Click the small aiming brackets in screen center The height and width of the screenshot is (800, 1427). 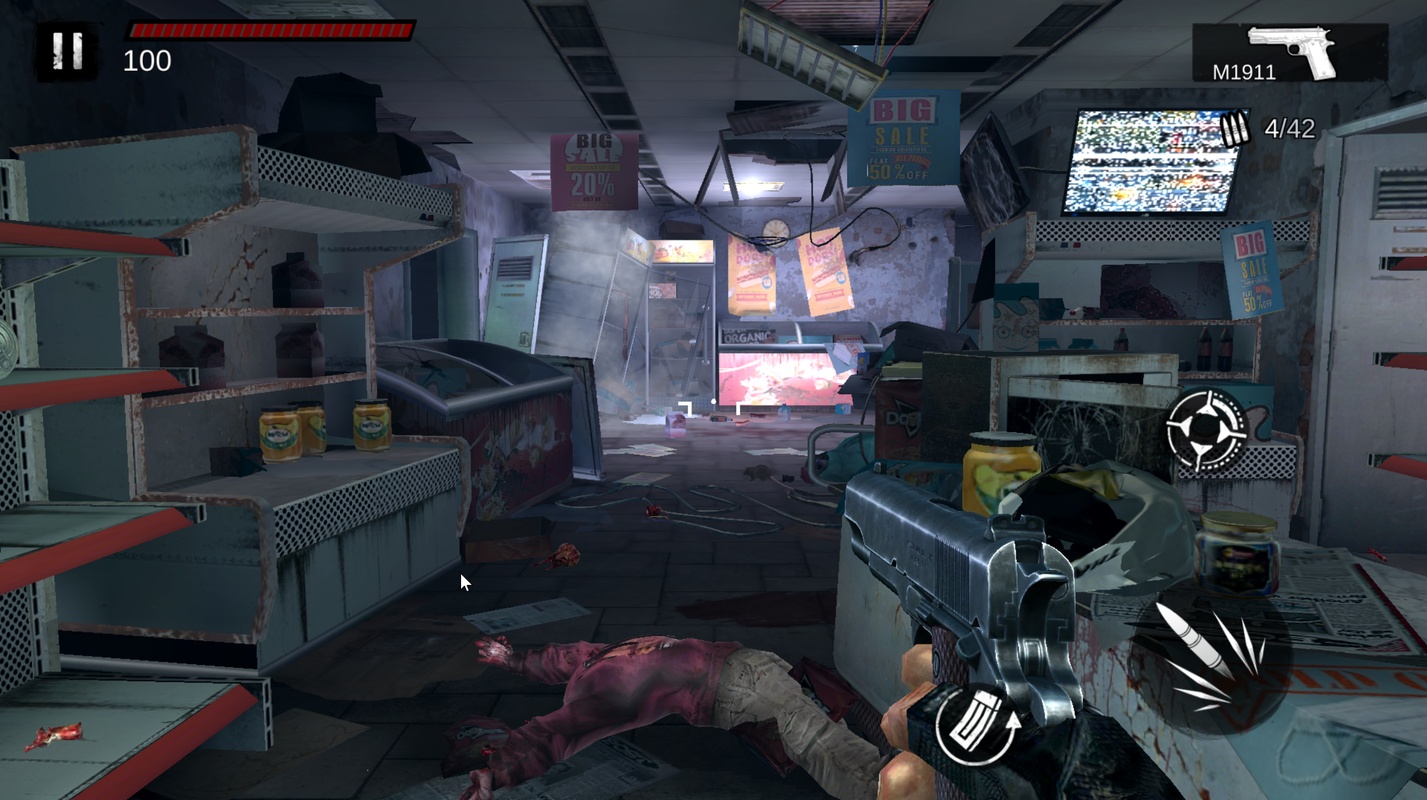[711, 406]
